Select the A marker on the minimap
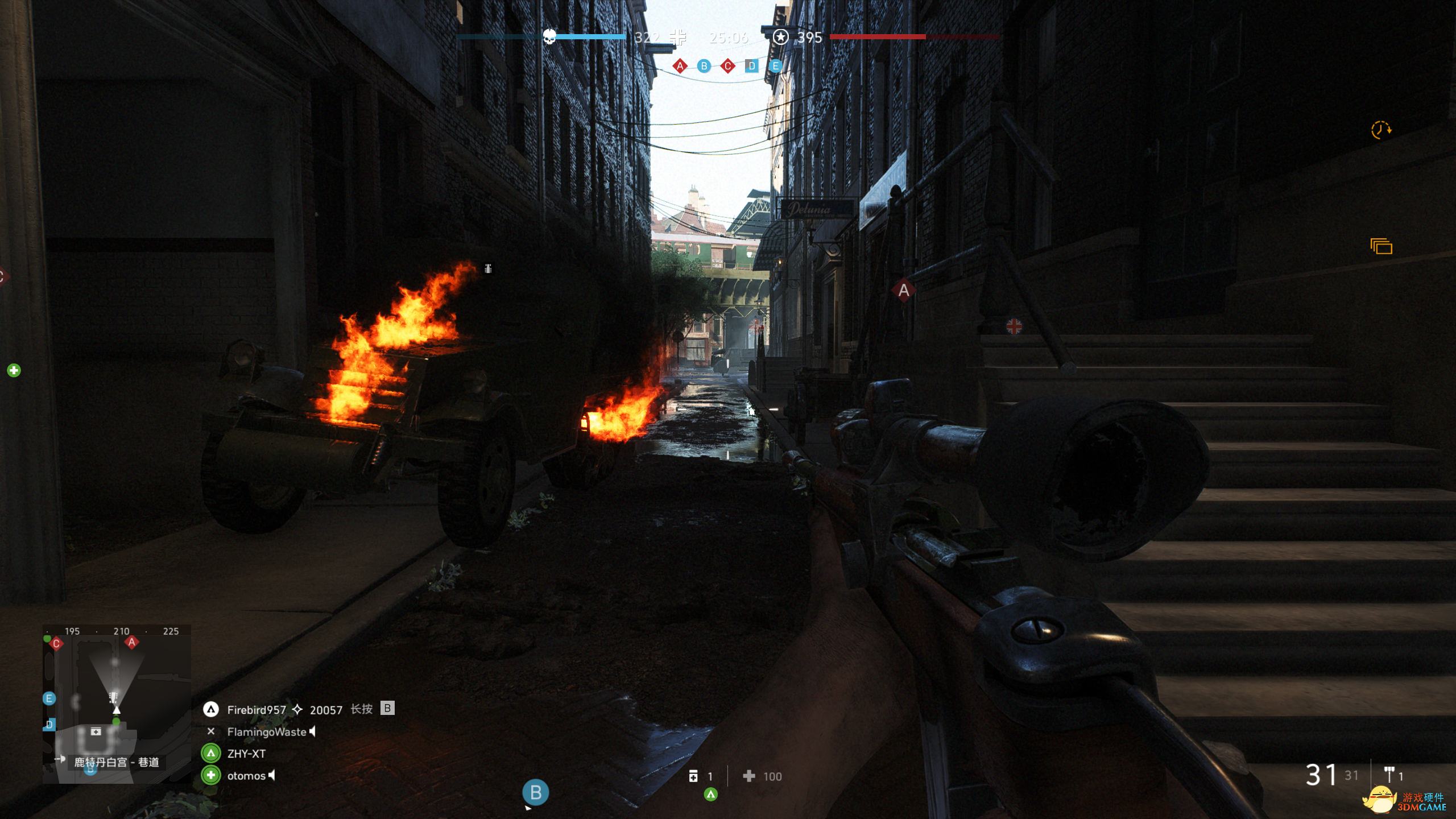This screenshot has height=819, width=1456. coord(132,643)
